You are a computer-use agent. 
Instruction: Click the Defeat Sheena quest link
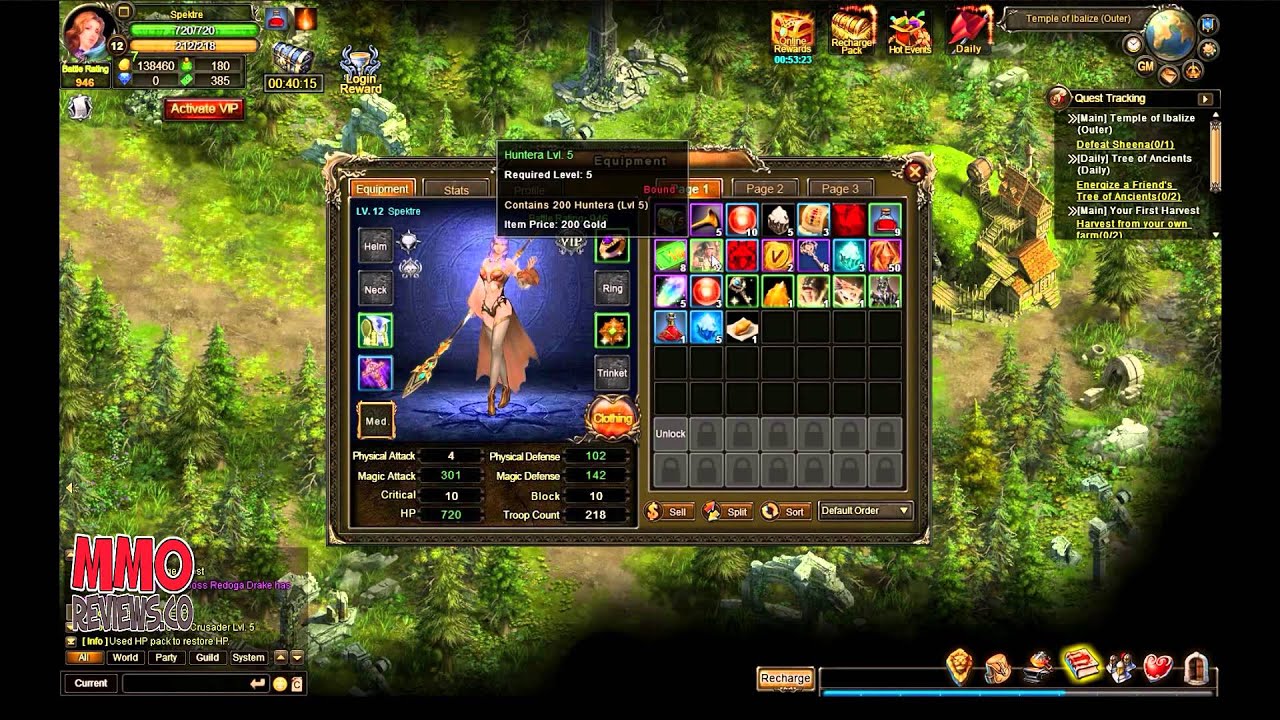1112,145
